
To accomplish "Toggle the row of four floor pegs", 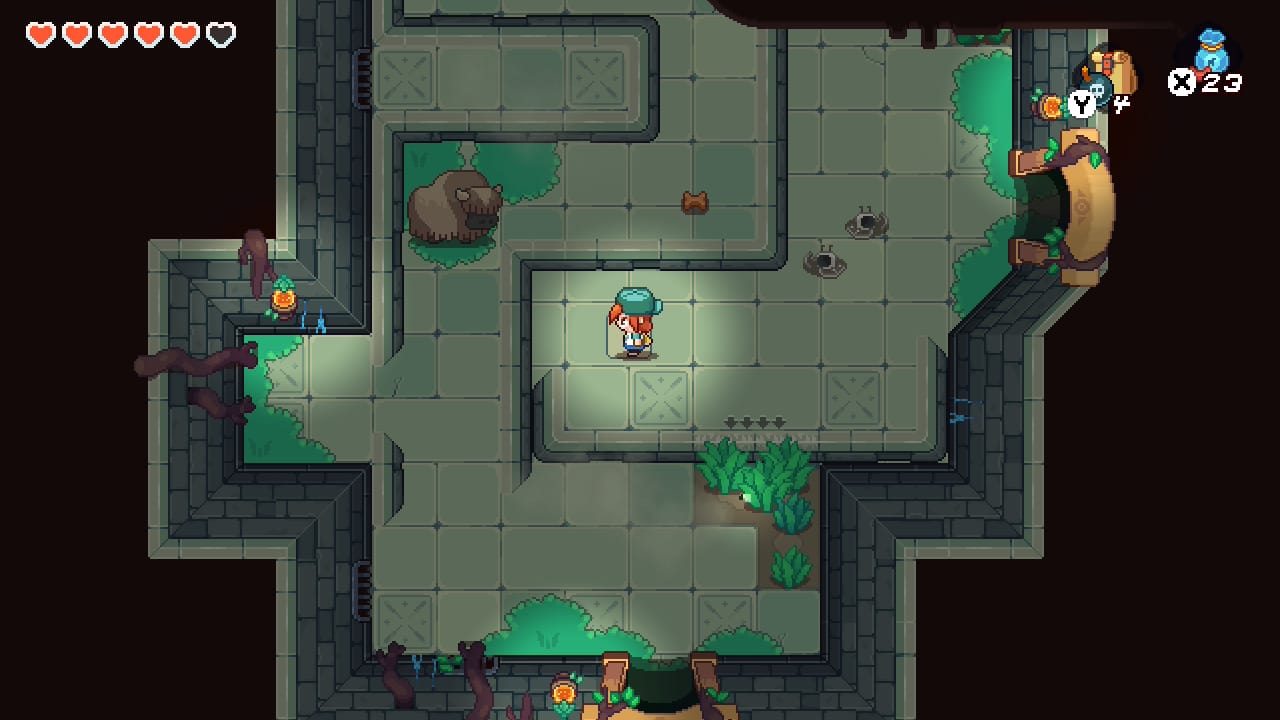I will click(x=752, y=422).
